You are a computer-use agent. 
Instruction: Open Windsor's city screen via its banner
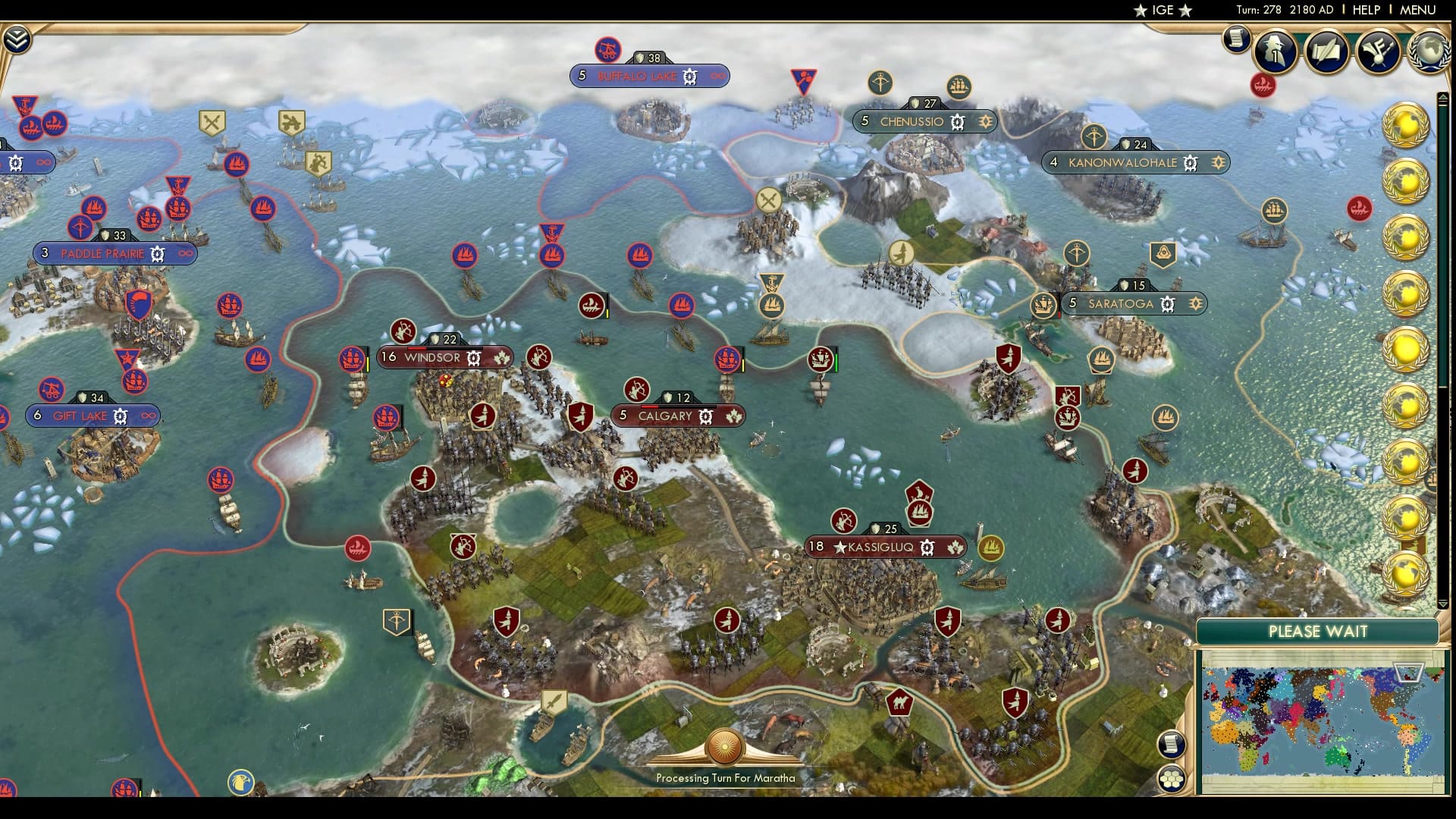pos(434,357)
